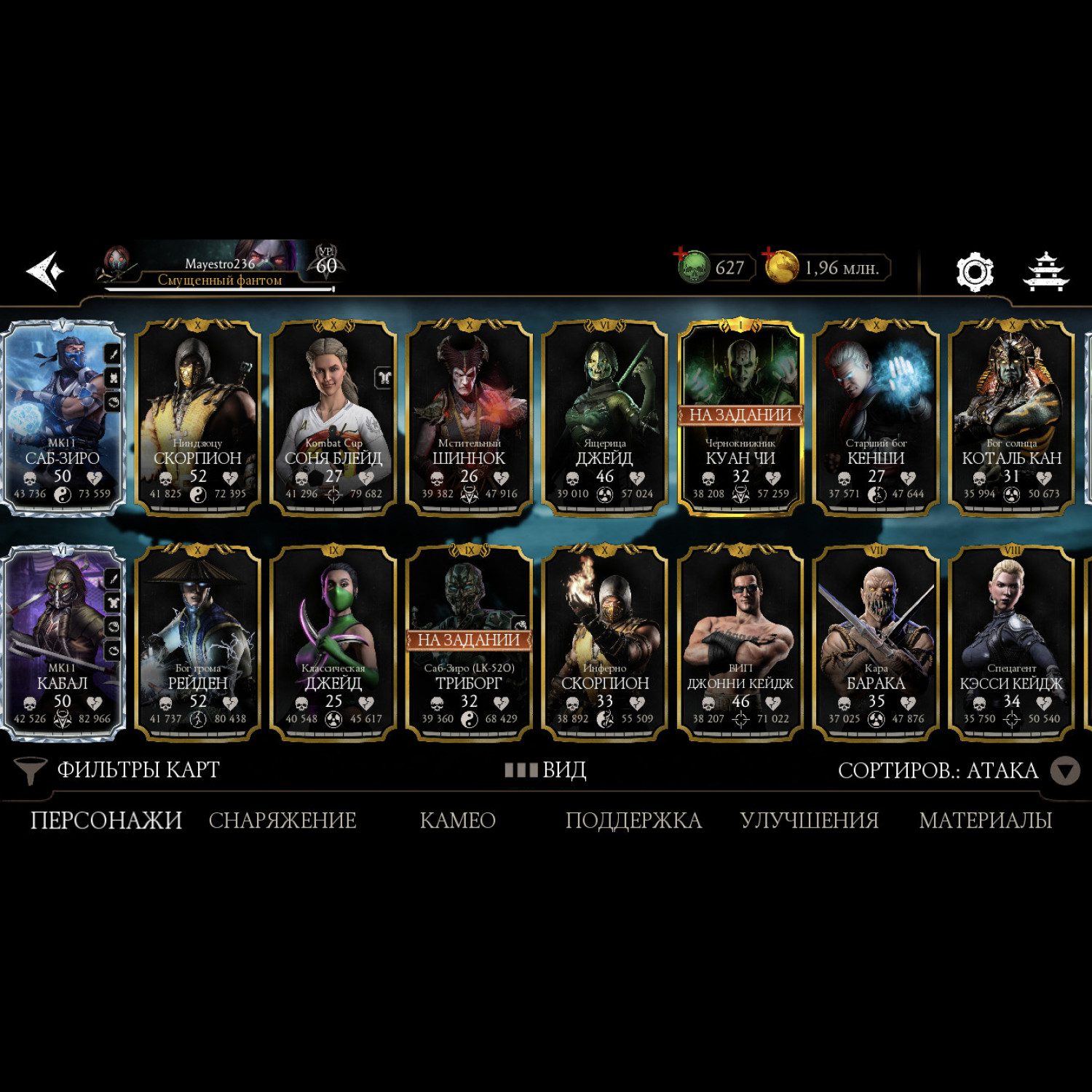The width and height of the screenshot is (1092, 1092).
Task: Select the Кара Барака card
Action: click(x=876, y=644)
